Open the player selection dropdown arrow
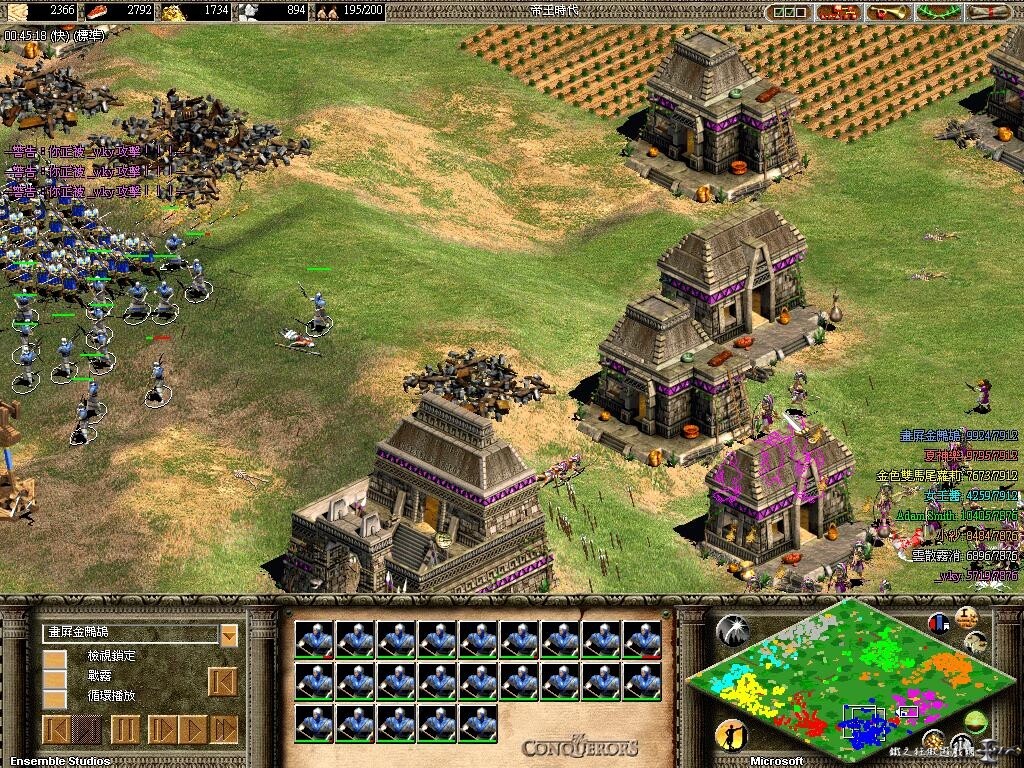 point(229,635)
